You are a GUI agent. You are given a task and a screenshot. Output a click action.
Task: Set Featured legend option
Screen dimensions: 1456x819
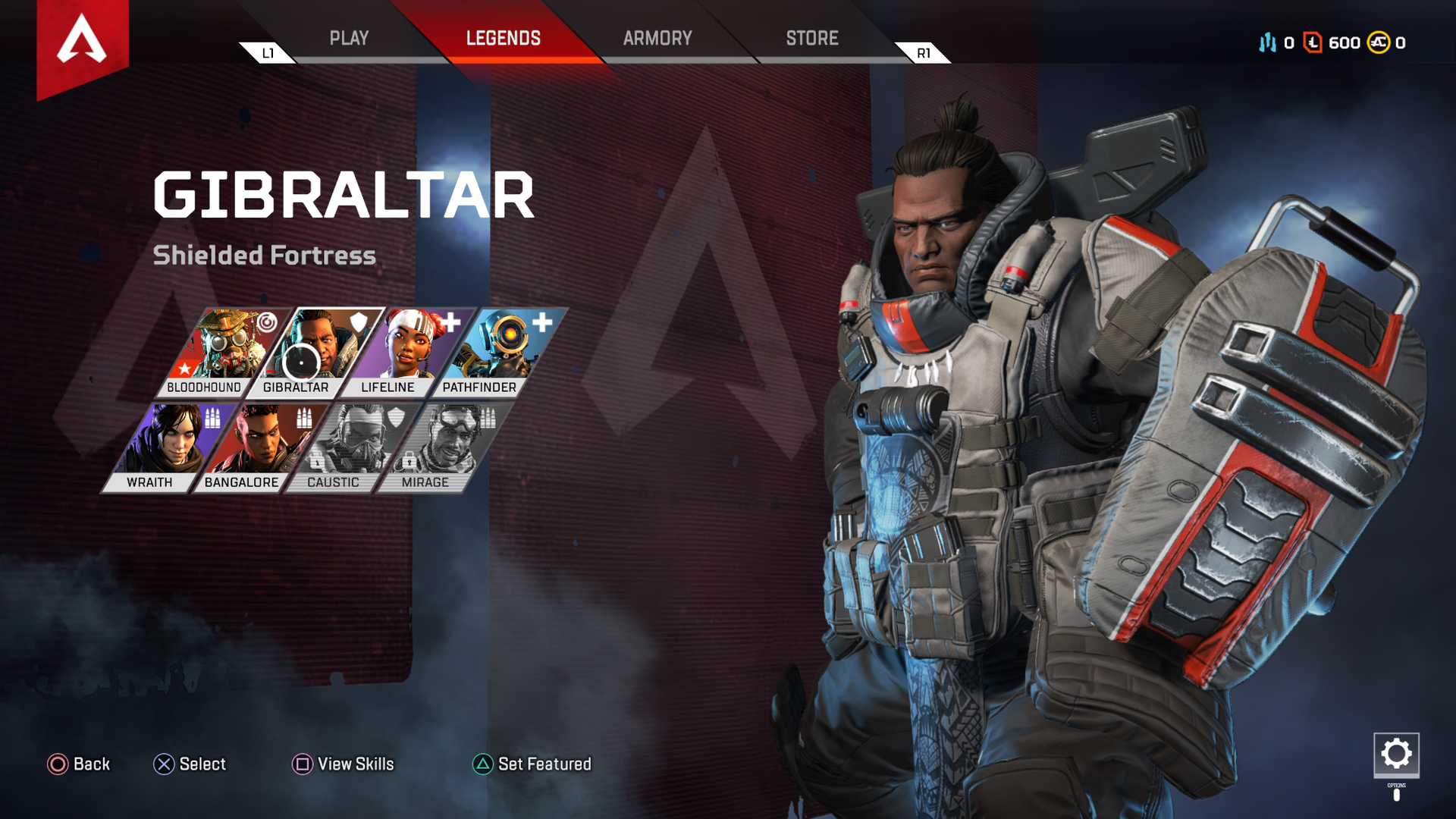click(x=532, y=764)
